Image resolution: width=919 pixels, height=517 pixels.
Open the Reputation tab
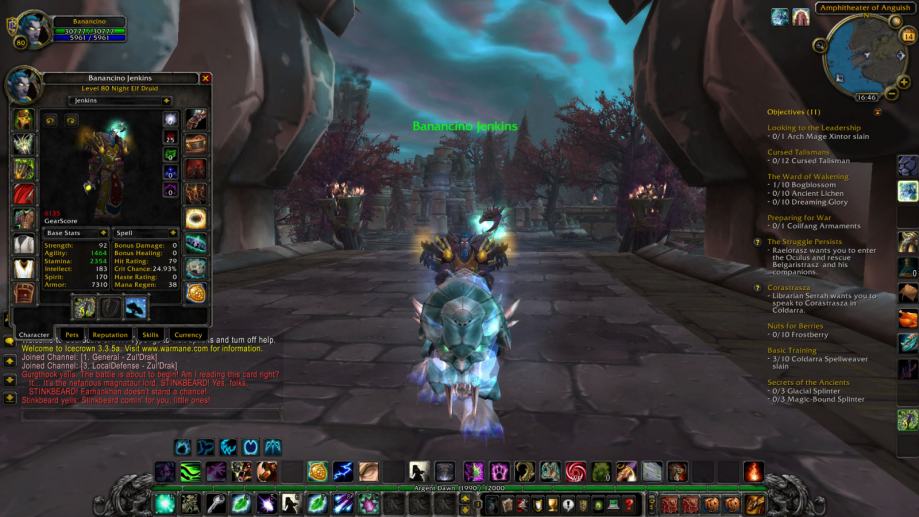click(110, 335)
